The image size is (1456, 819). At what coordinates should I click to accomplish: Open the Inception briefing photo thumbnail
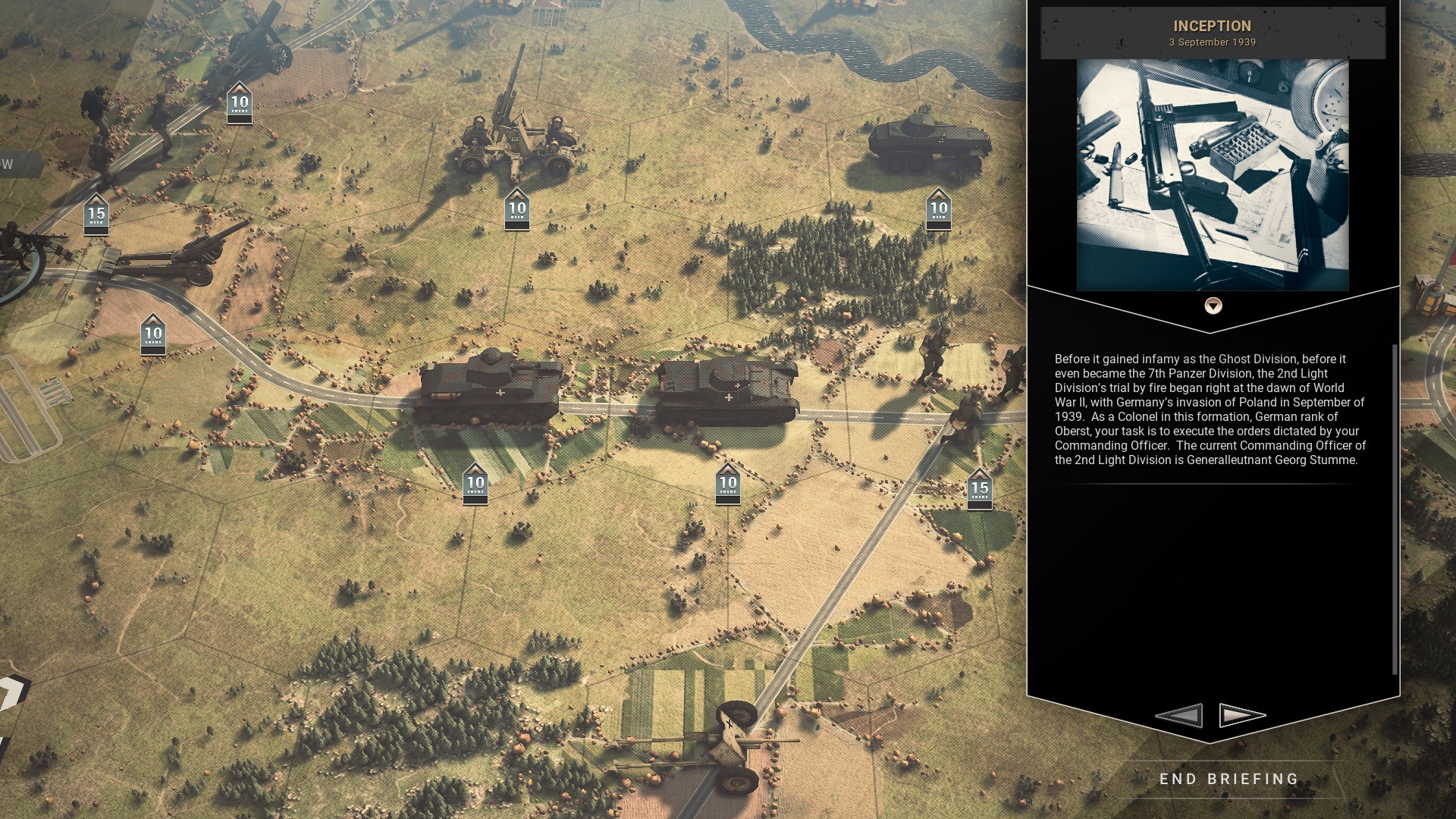pos(1213,174)
